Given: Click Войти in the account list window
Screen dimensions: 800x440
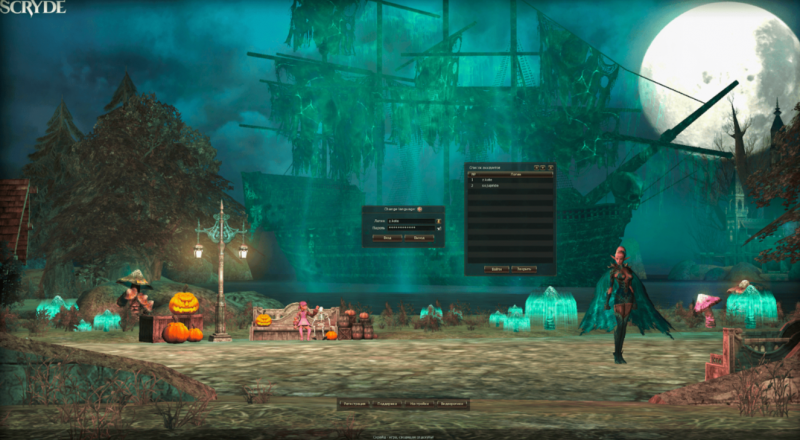Looking at the screenshot, I should [497, 269].
